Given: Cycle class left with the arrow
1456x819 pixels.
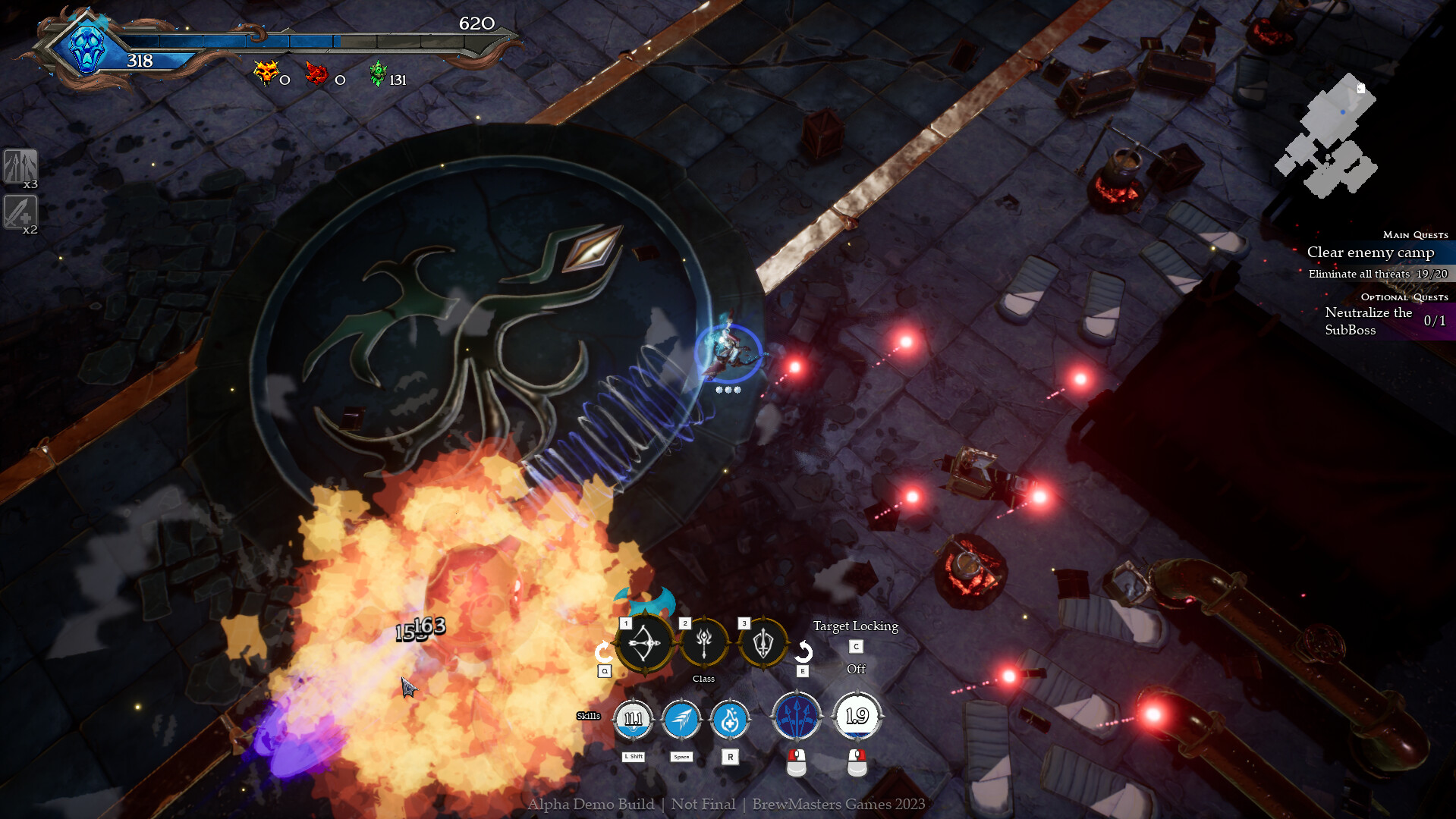Looking at the screenshot, I should (x=603, y=651).
